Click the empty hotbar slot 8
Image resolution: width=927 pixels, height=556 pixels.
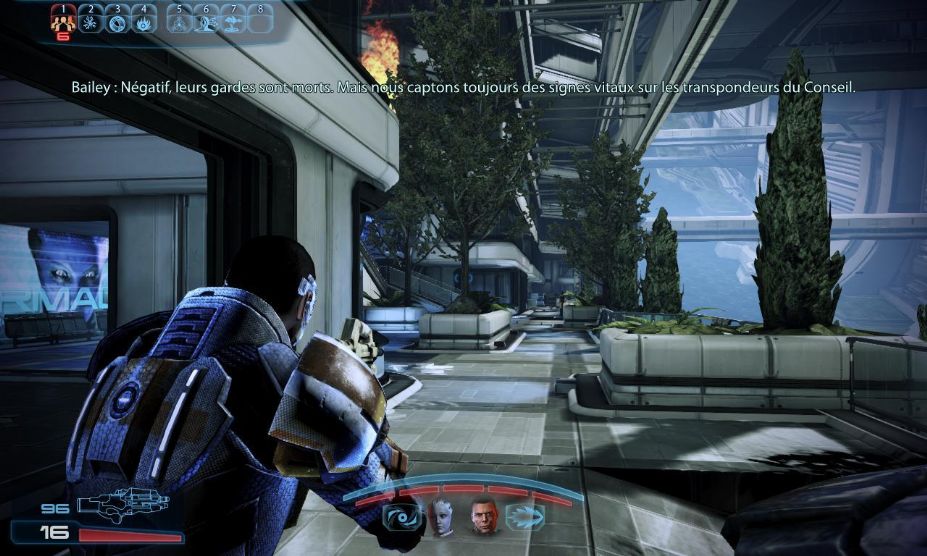[261, 21]
